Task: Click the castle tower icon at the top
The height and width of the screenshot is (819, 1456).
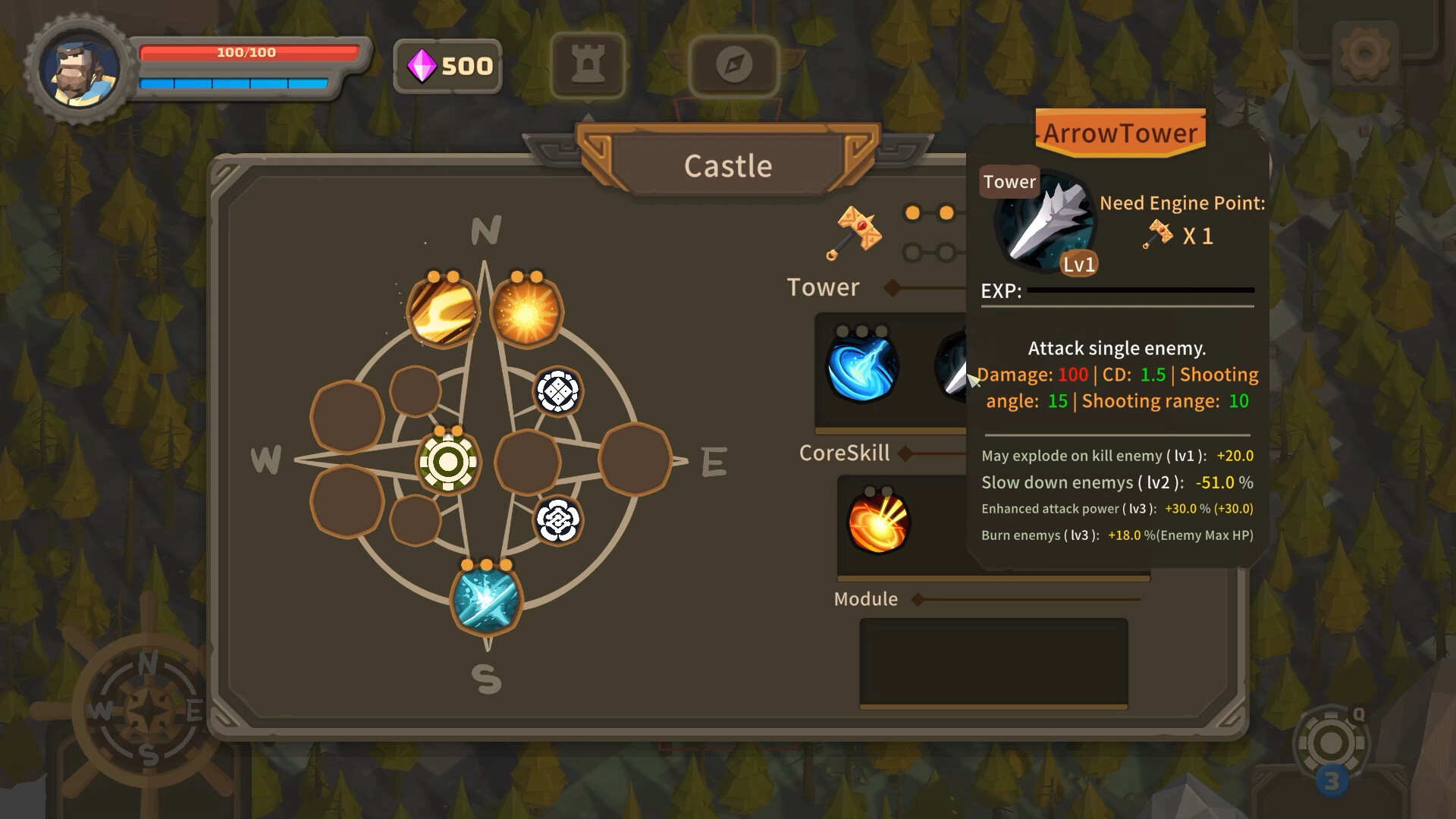Action: (588, 66)
